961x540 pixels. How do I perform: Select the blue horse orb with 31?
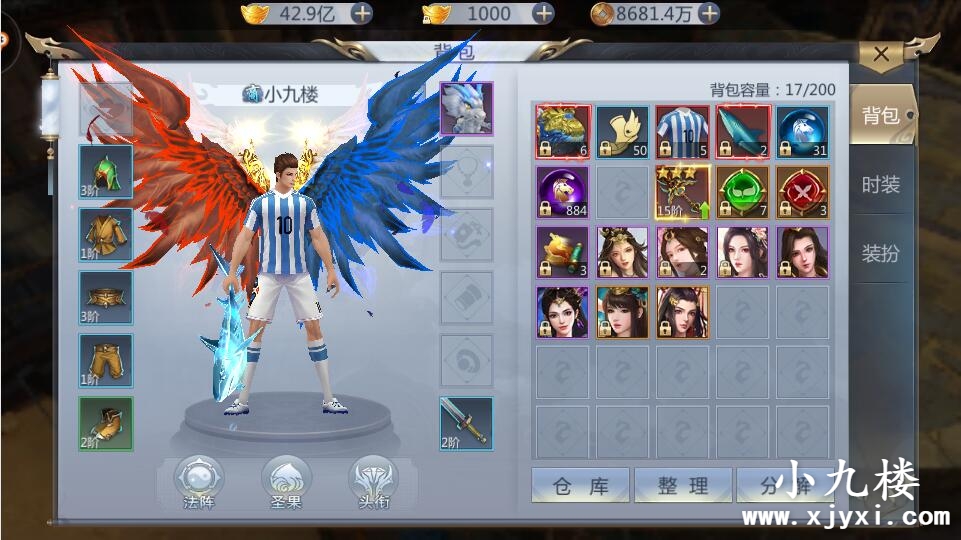coord(802,132)
